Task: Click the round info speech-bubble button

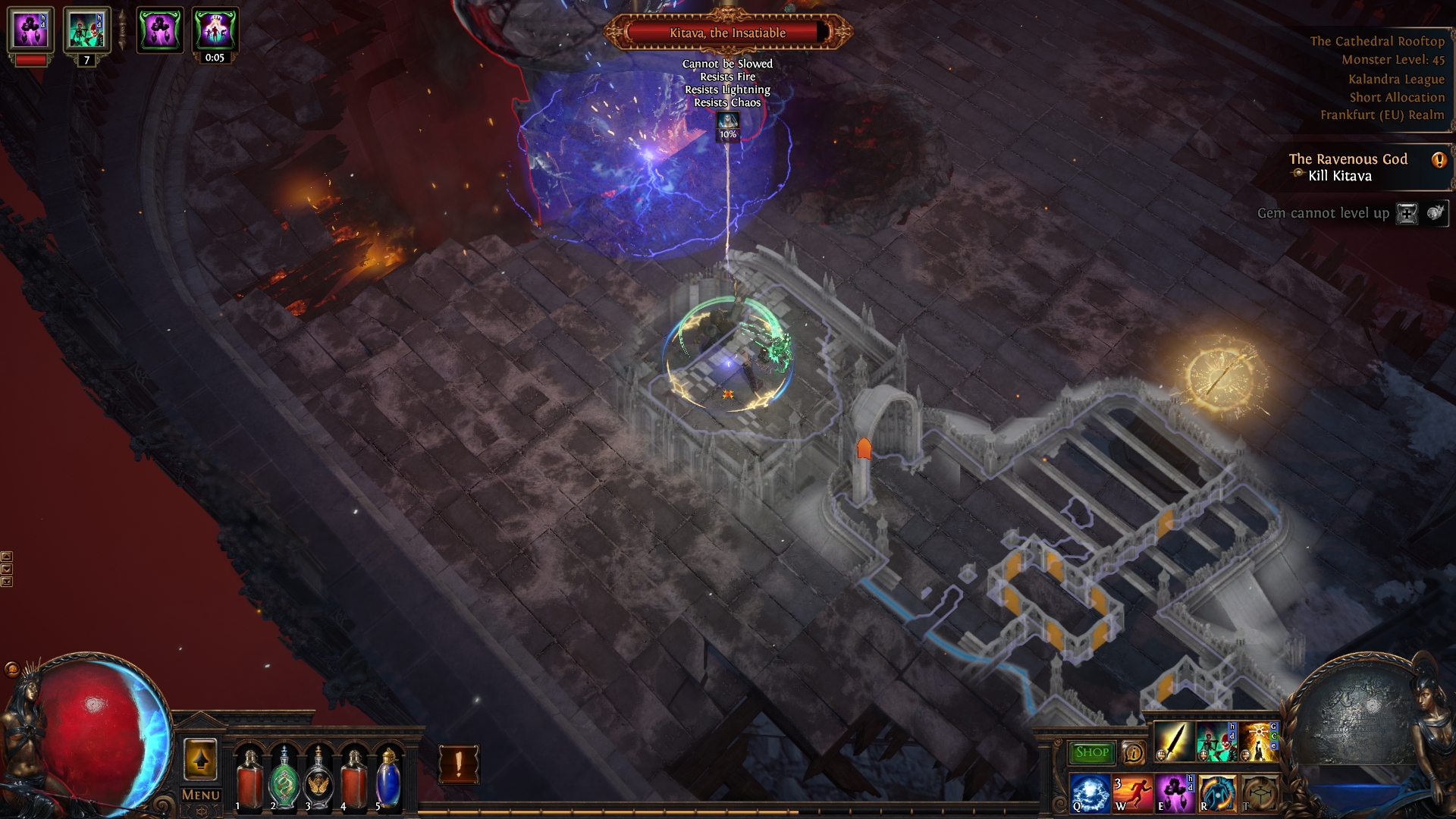Action: tap(1133, 752)
